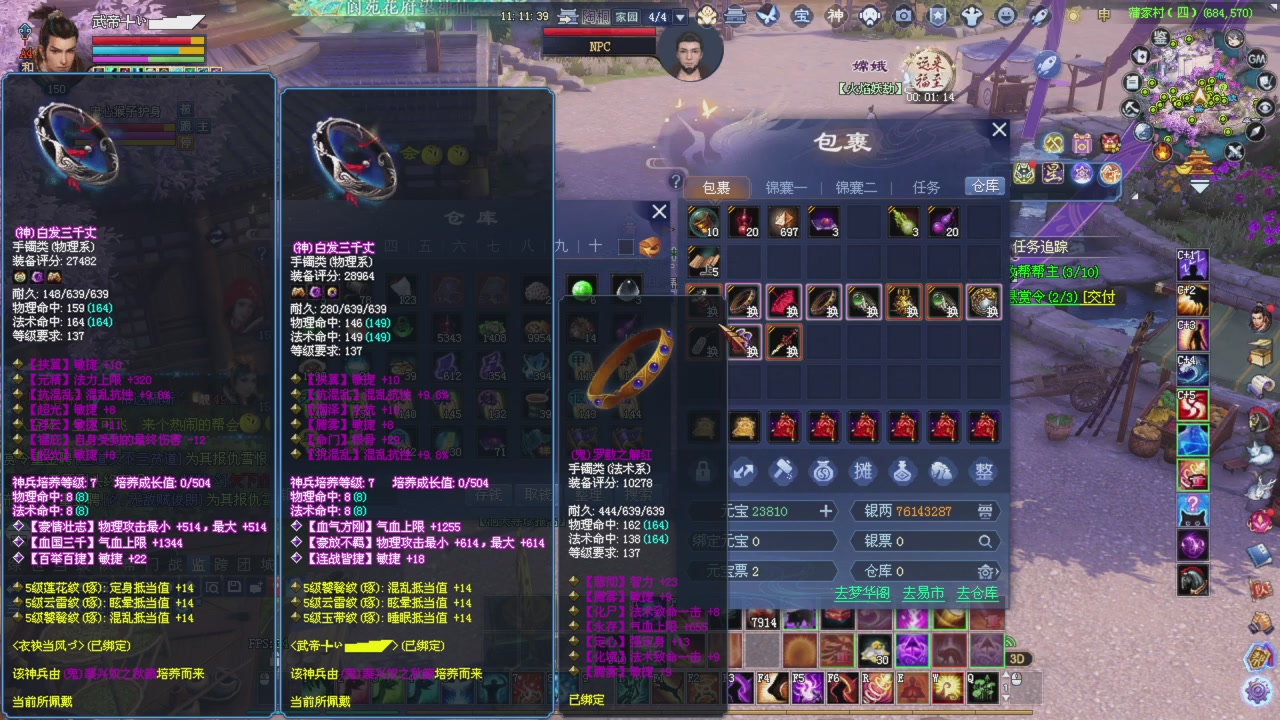Click the exchange arrows icon in bag panel

(743, 472)
